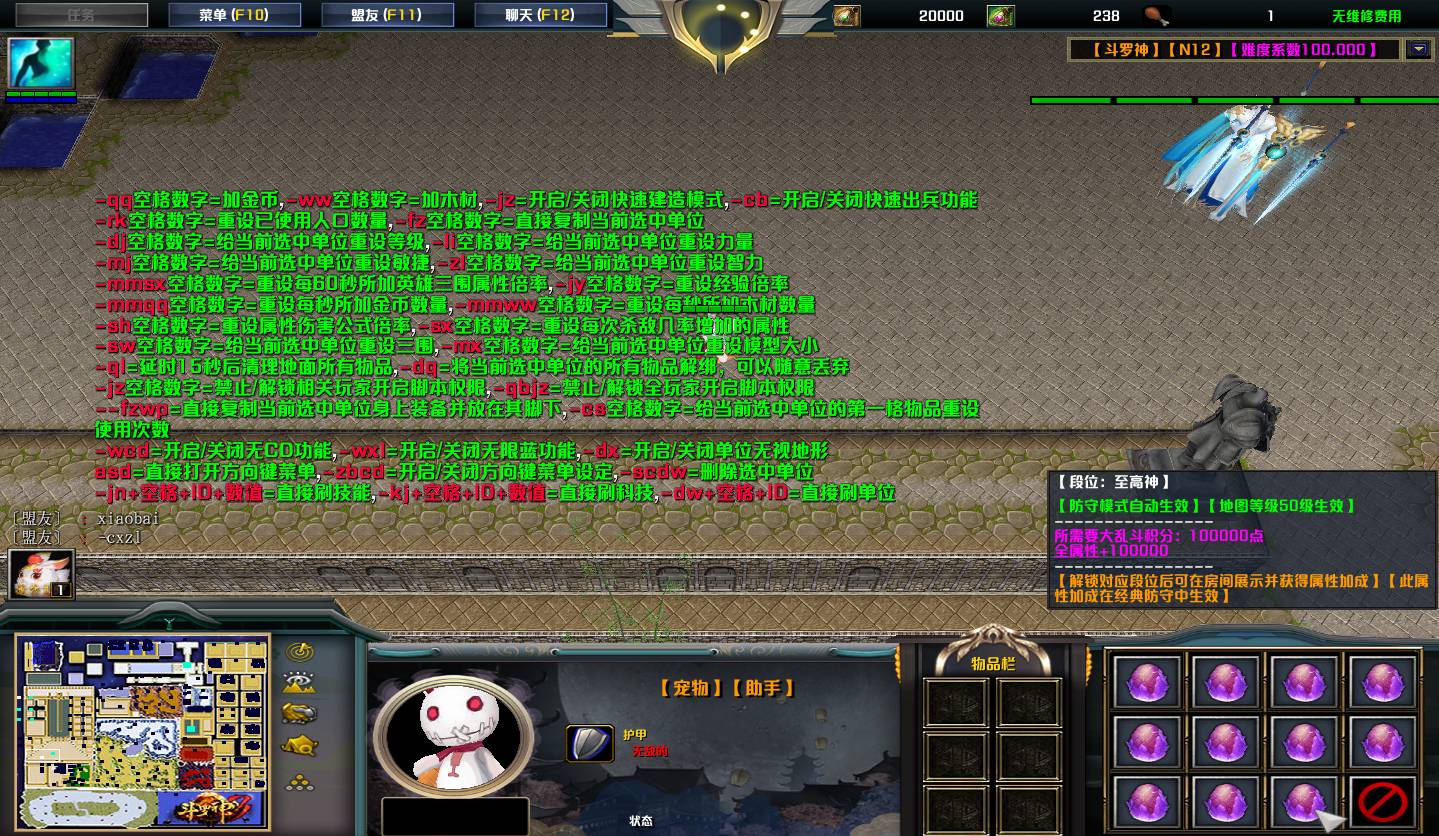
Task: Toggle minimap terrain display
Action: coord(299,683)
